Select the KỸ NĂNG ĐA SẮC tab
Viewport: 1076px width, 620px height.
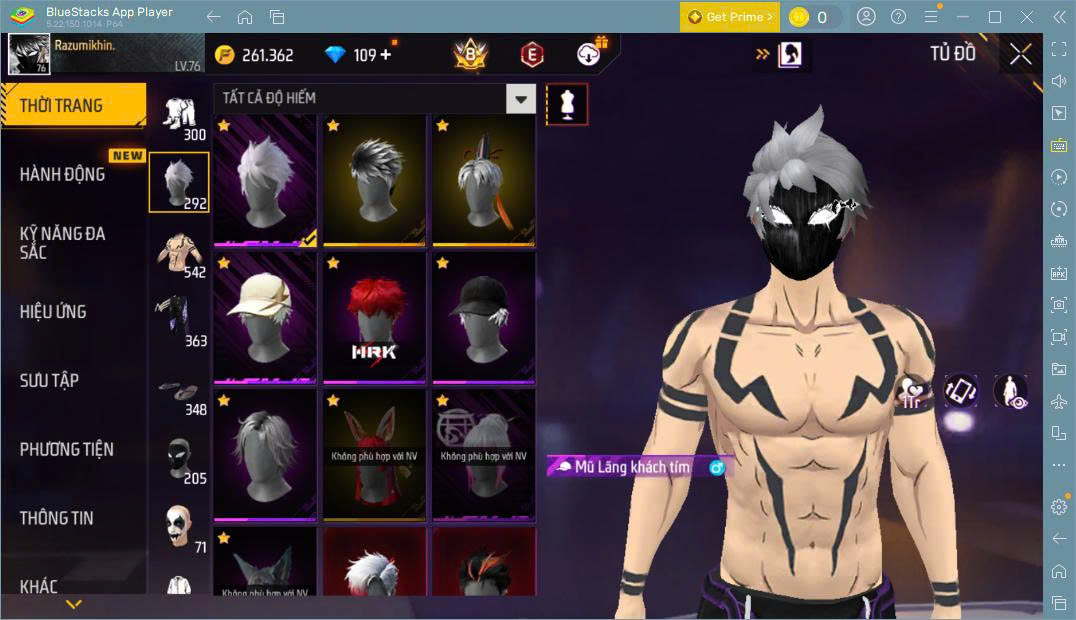pos(62,242)
